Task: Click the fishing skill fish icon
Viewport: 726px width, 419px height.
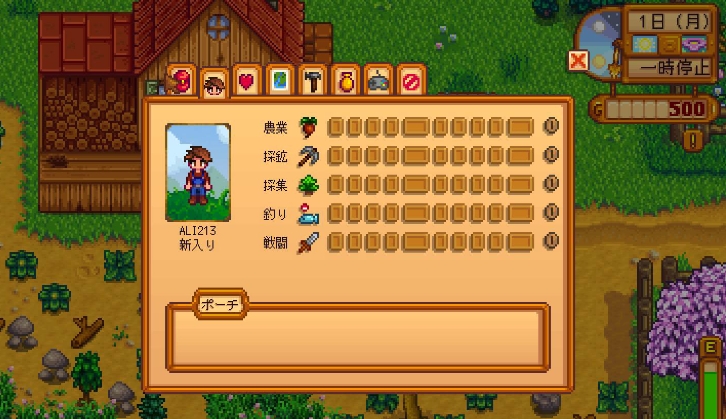Action: click(307, 213)
